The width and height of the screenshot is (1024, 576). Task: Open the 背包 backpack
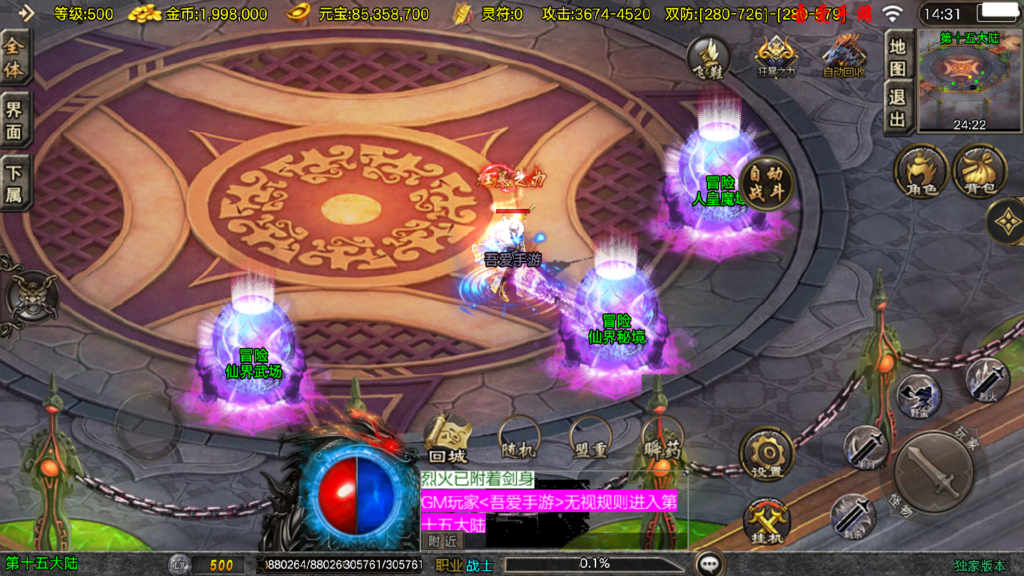tap(979, 170)
